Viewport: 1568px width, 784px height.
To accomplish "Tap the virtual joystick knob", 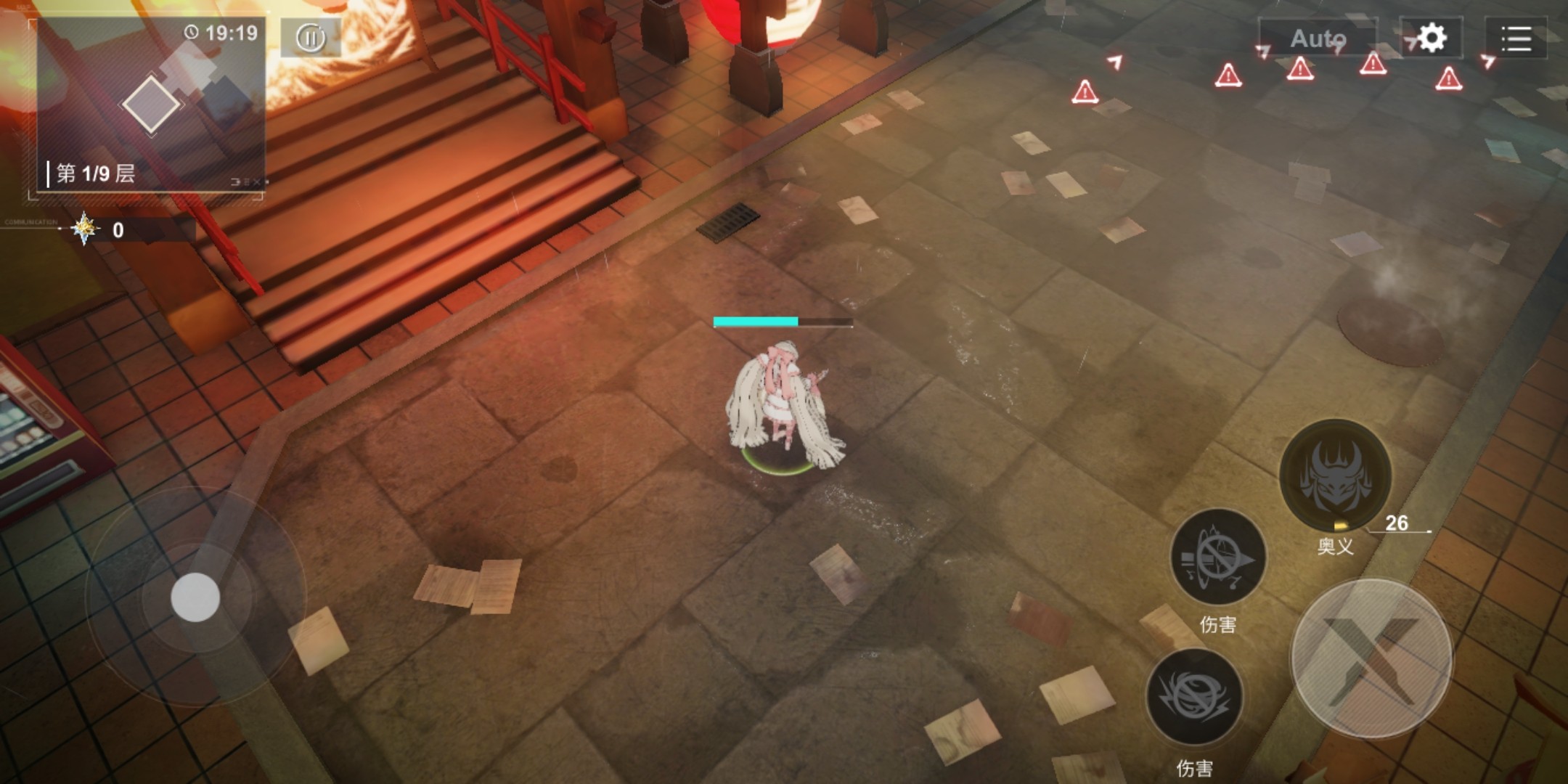I will pos(195,597).
